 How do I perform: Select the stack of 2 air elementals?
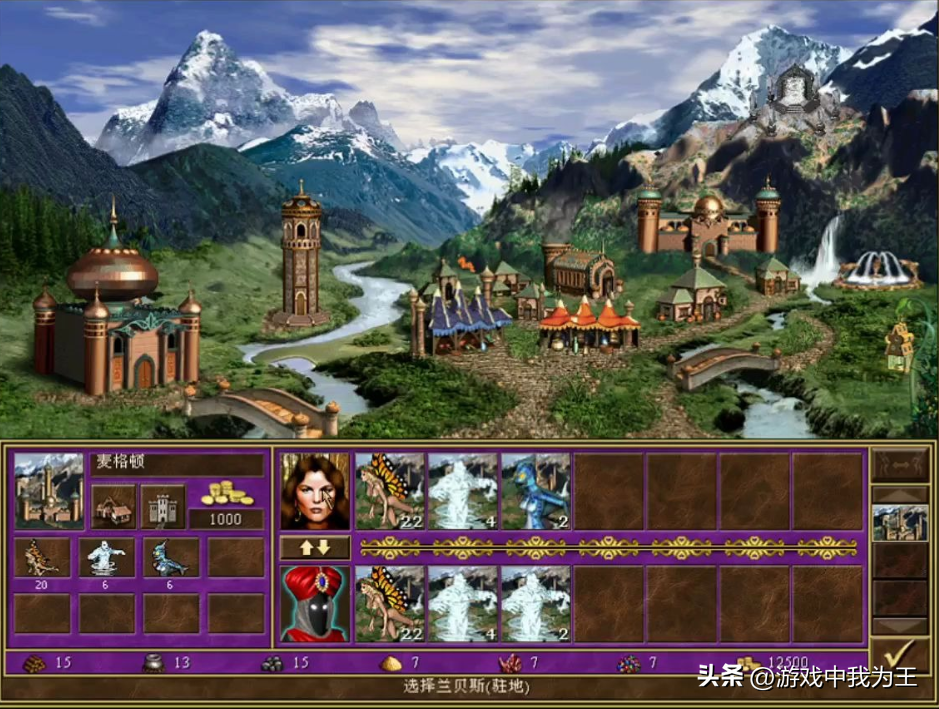536,603
